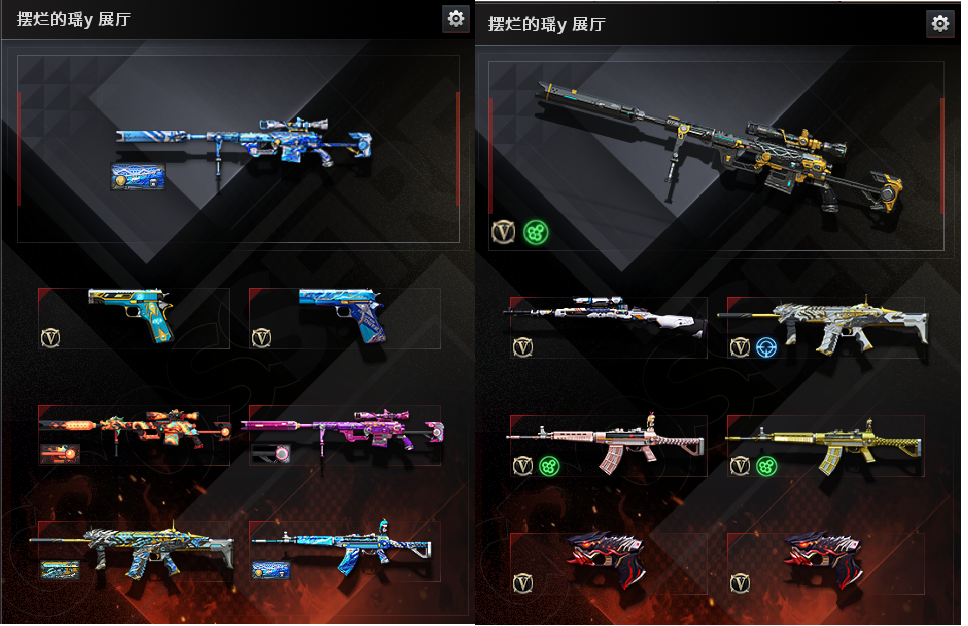Viewport: 968px width, 626px height.
Task: Select the white sniper rifle slot
Action: pyautogui.click(x=608, y=326)
